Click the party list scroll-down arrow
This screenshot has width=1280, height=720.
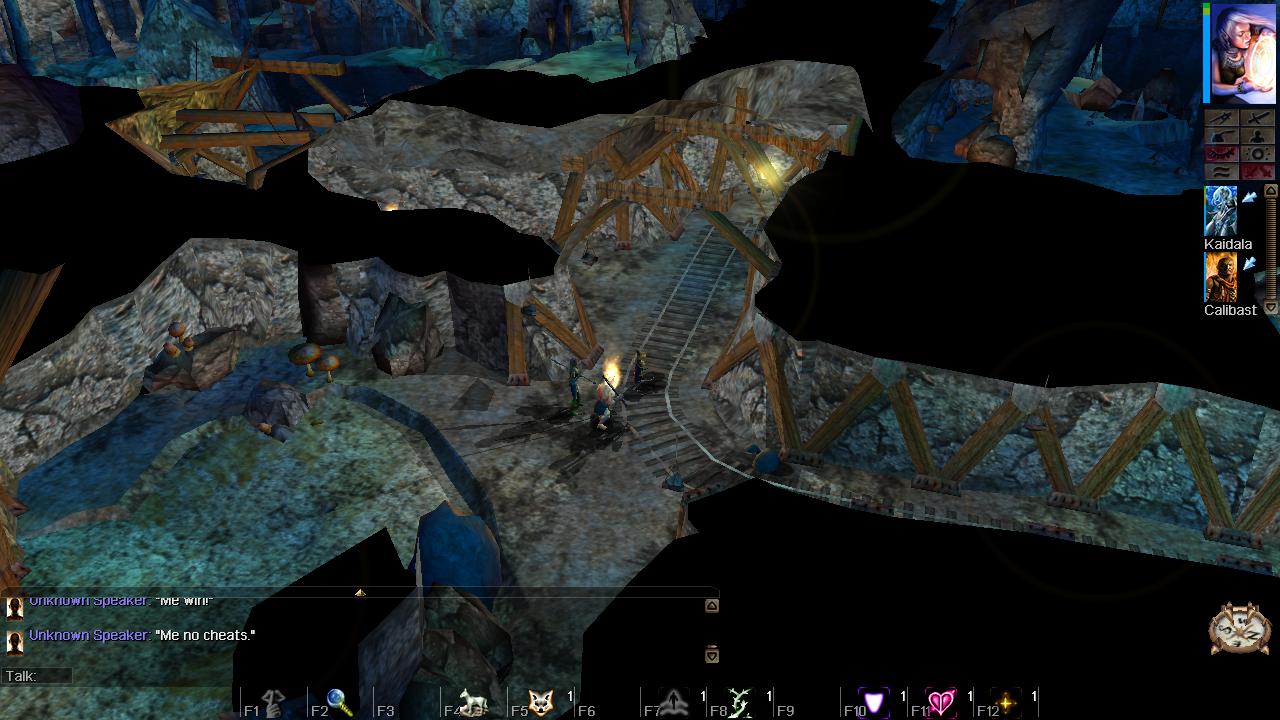pyautogui.click(x=1271, y=308)
